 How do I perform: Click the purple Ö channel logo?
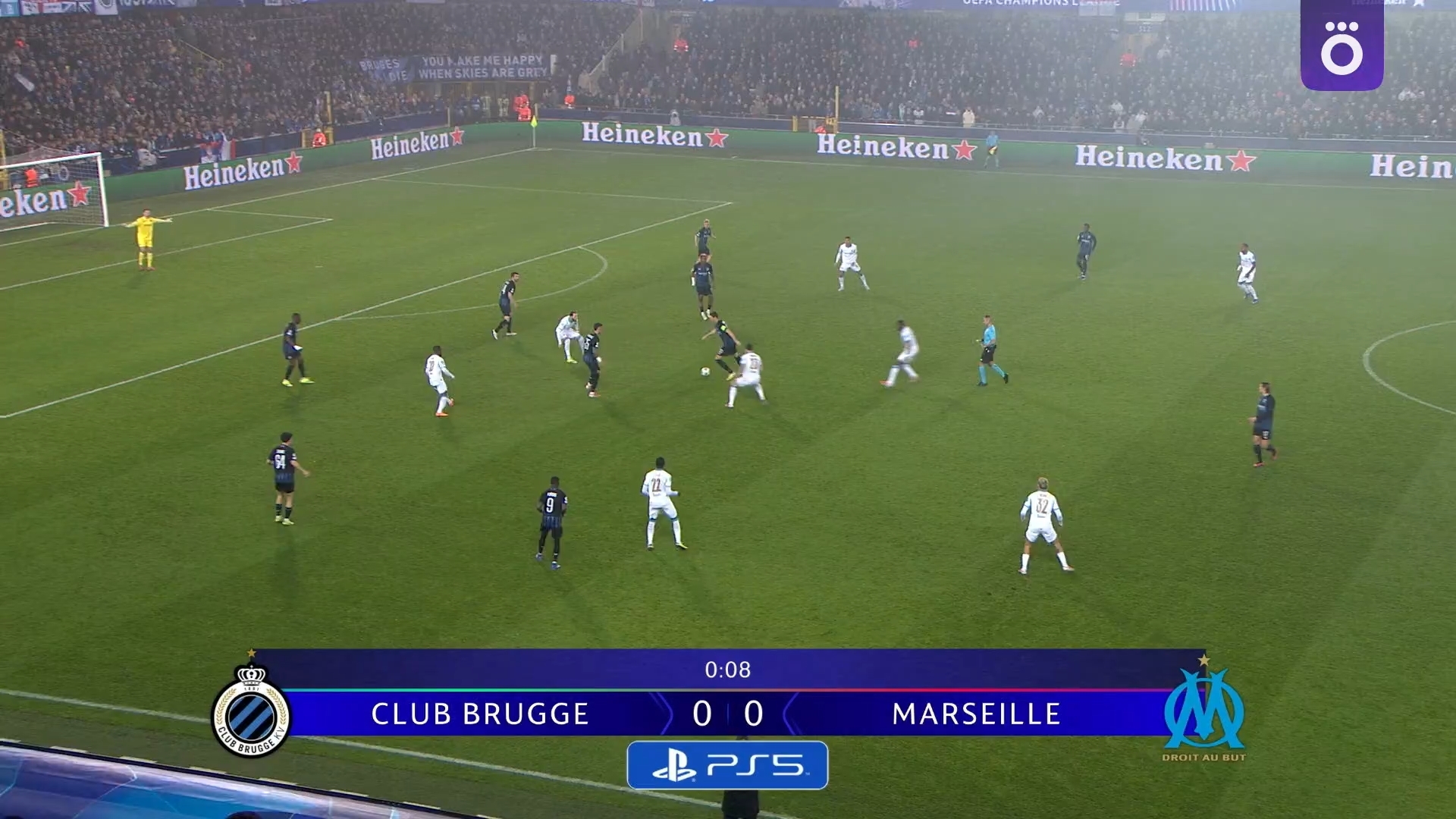(x=1341, y=46)
